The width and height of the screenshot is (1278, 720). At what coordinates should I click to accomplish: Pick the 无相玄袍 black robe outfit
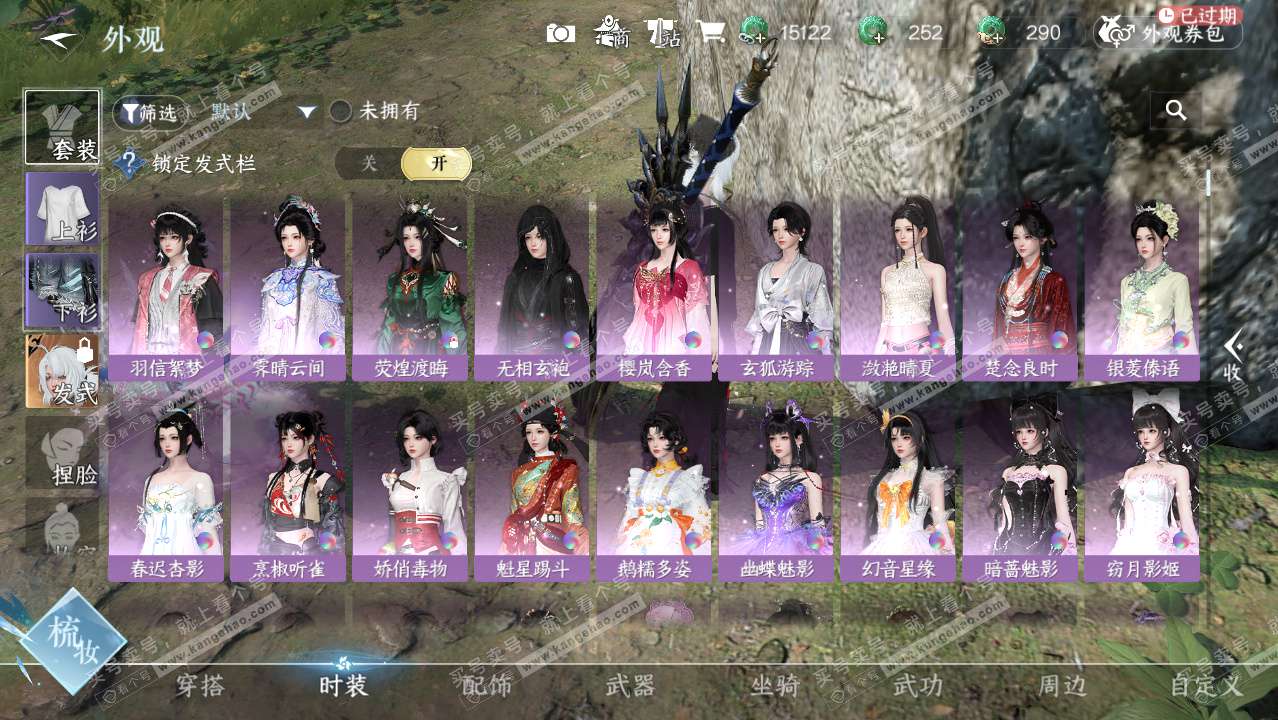[532, 290]
